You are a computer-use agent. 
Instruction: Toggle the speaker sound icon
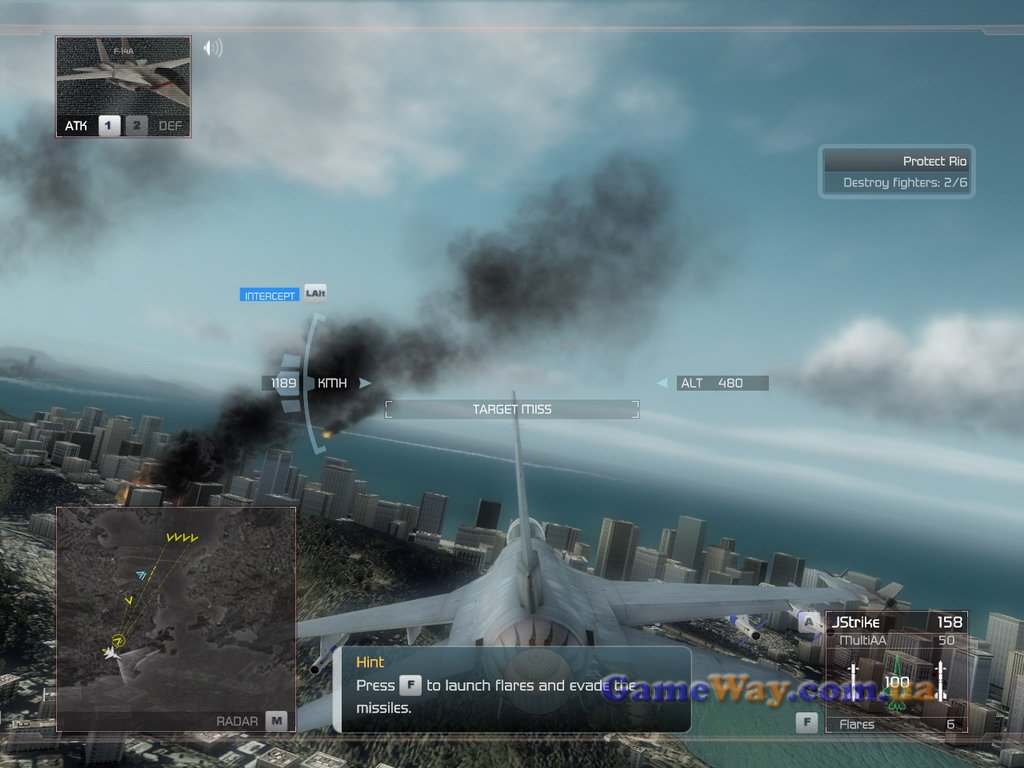(x=212, y=48)
